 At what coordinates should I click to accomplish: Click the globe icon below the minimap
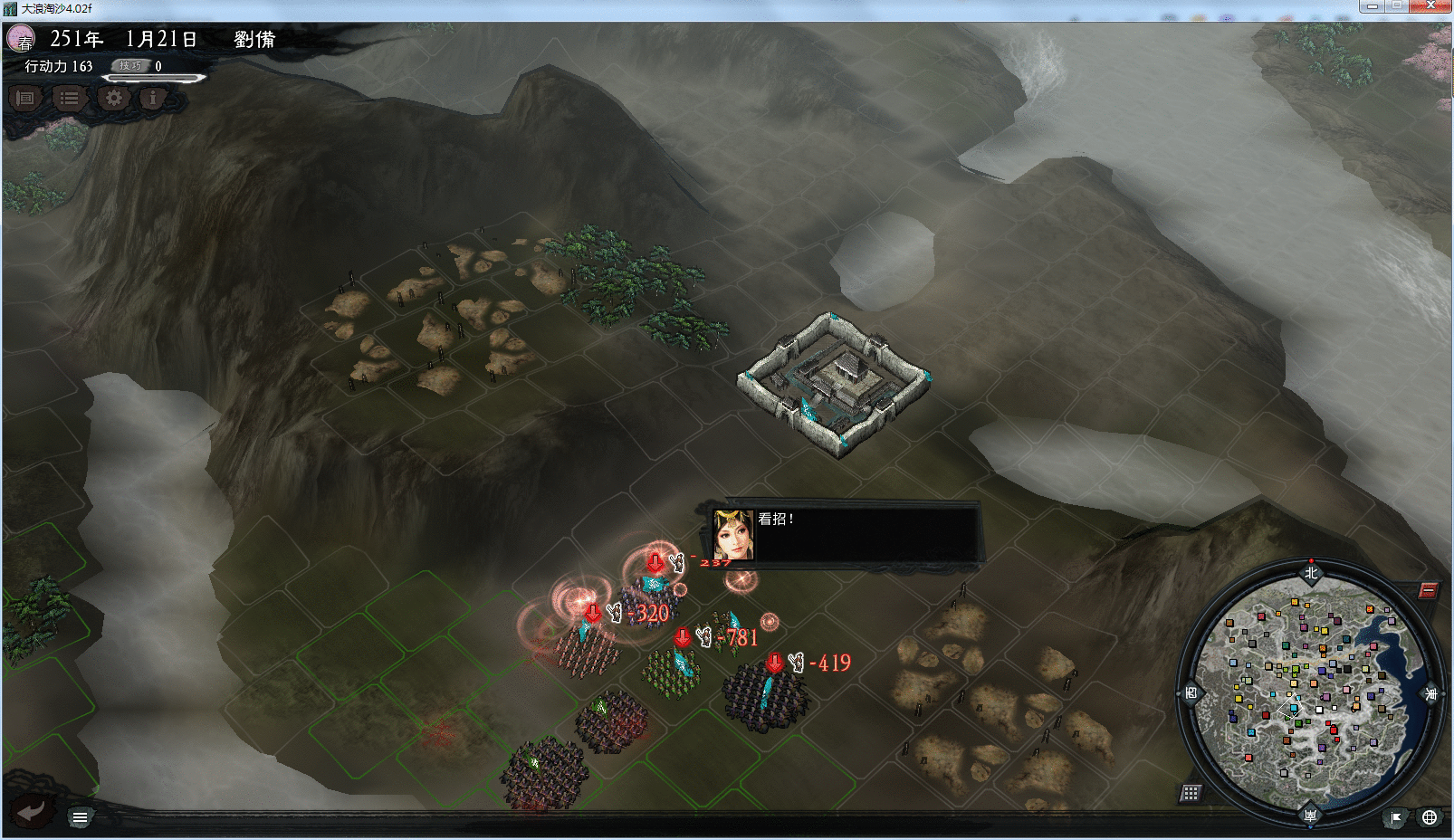[x=1430, y=817]
